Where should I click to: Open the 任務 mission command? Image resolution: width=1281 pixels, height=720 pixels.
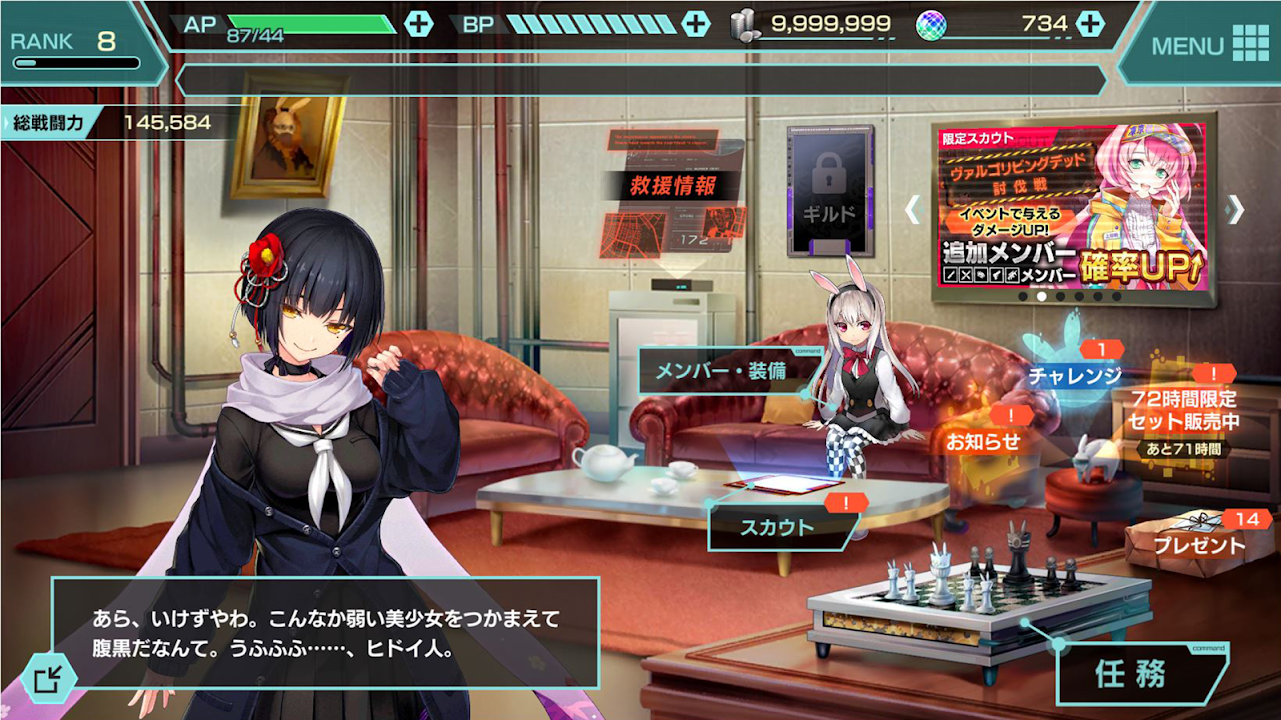1130,675
